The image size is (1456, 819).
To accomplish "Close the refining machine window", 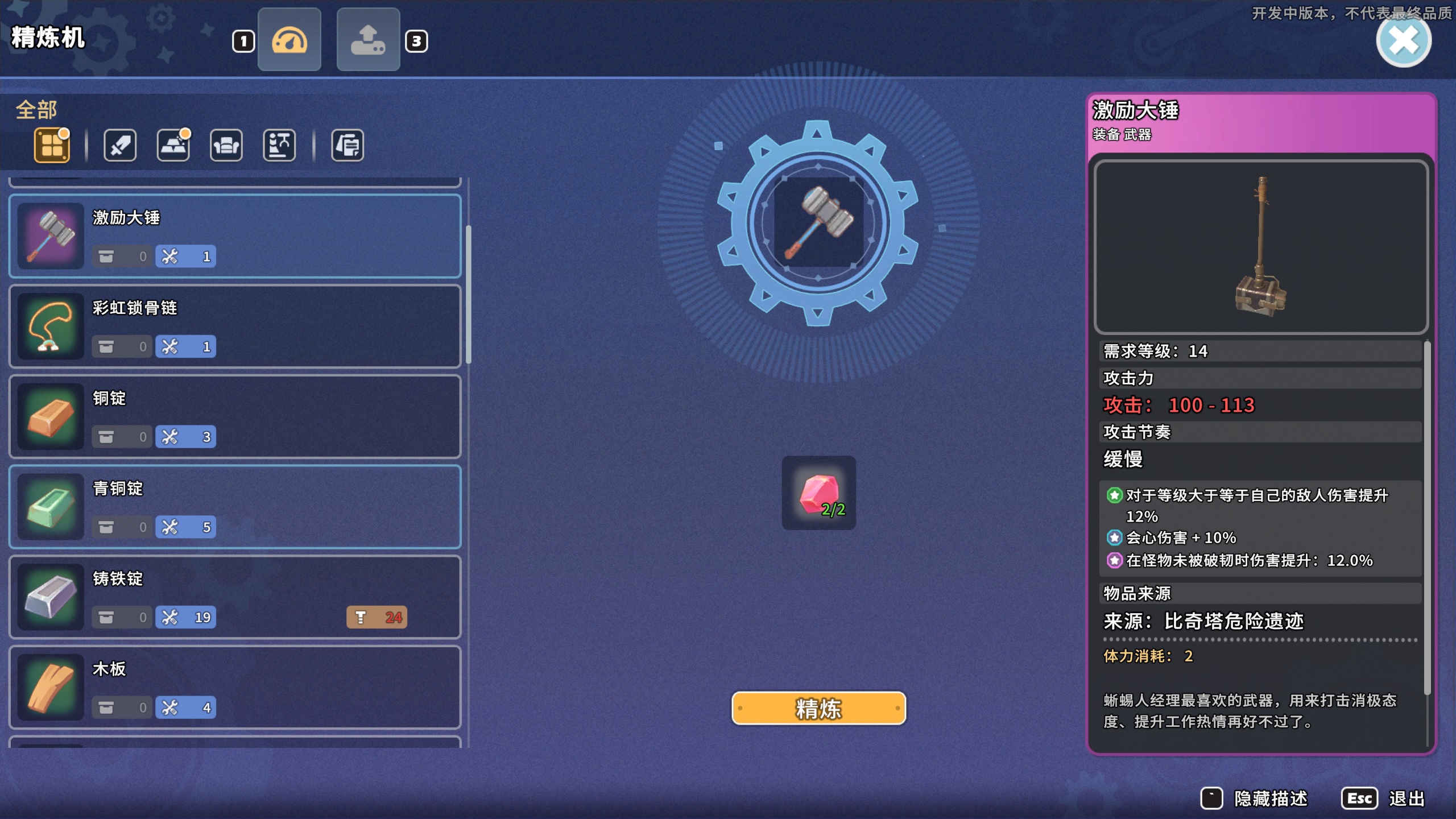I will 1404,41.
